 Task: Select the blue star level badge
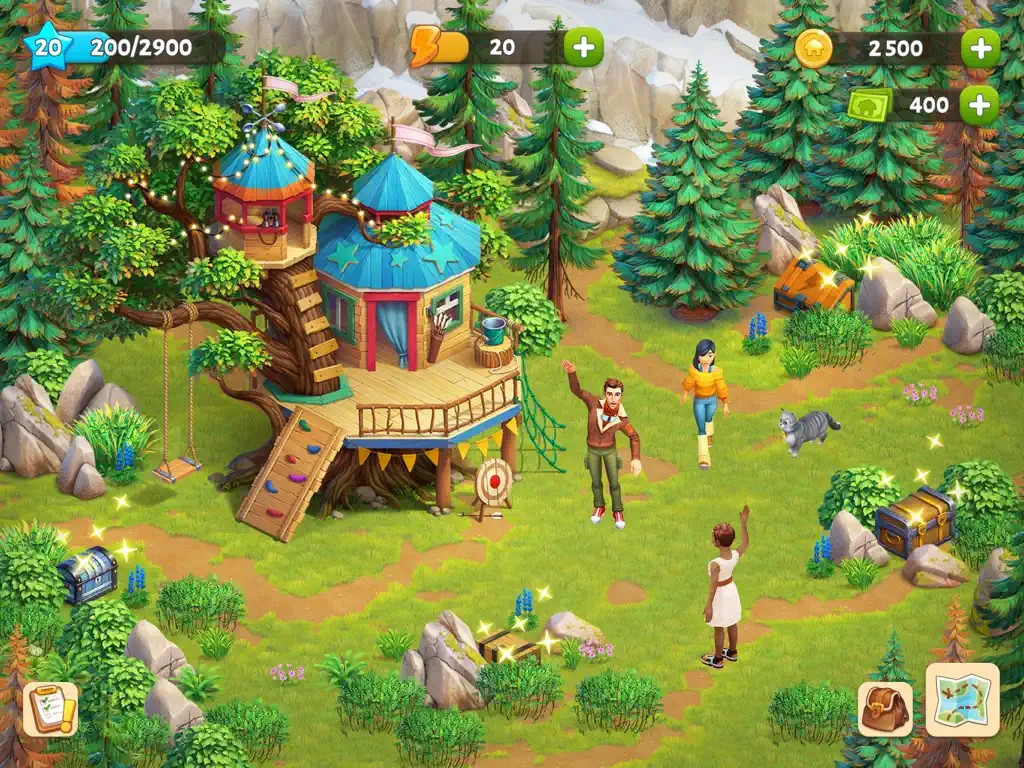47,47
